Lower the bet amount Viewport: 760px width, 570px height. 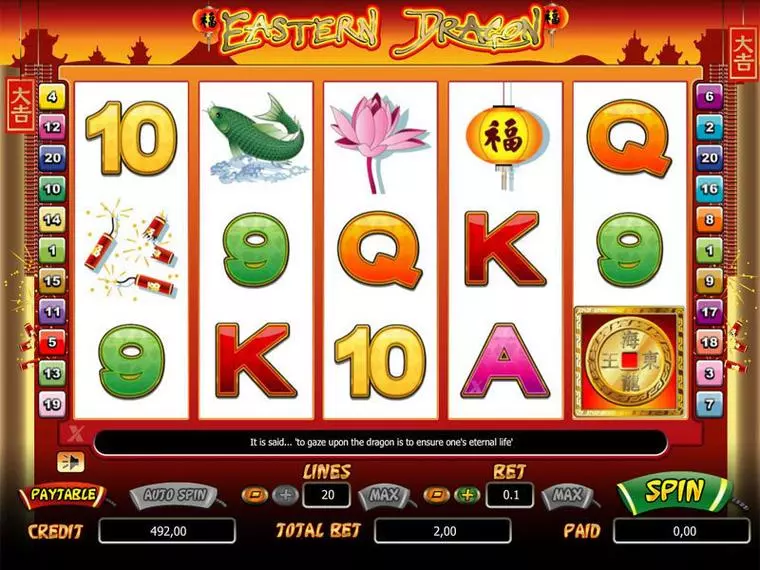[x=437, y=495]
